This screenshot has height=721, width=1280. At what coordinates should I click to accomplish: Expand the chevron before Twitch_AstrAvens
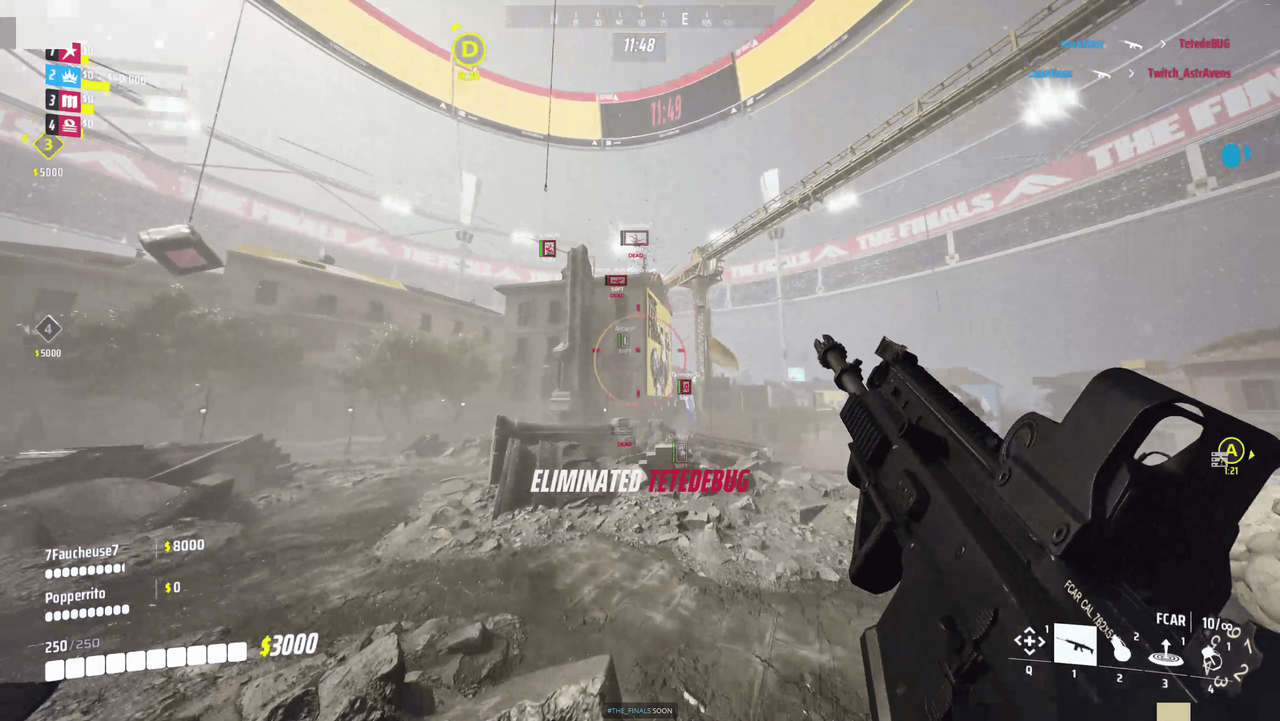(1132, 73)
